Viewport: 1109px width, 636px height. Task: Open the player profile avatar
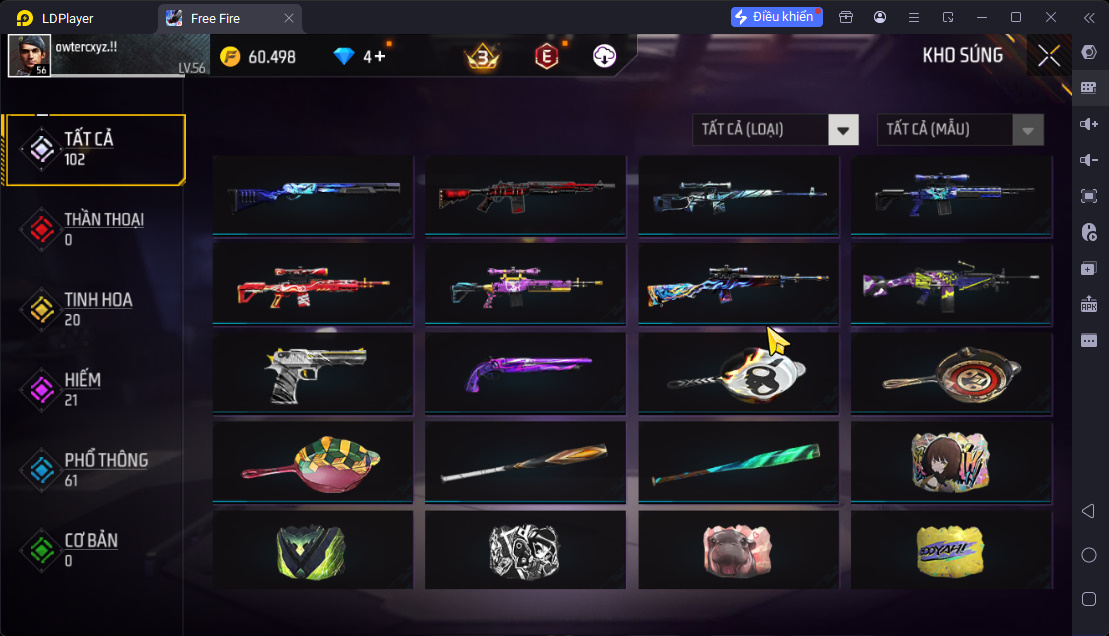[29, 56]
